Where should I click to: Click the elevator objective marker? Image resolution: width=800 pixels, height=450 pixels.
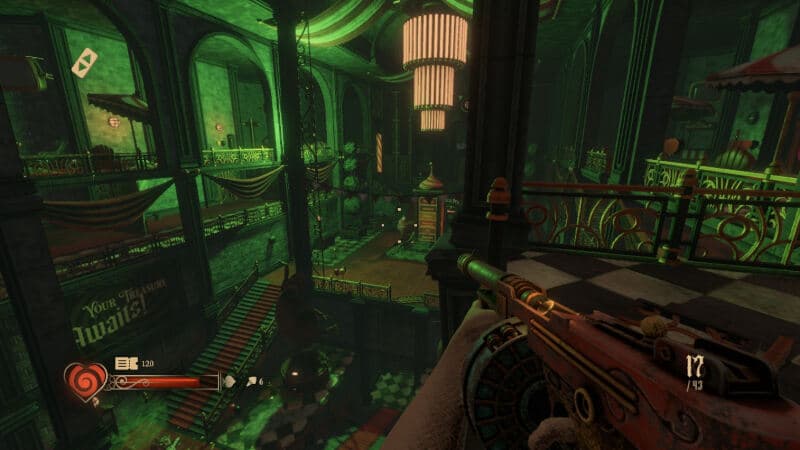(x=84, y=62)
